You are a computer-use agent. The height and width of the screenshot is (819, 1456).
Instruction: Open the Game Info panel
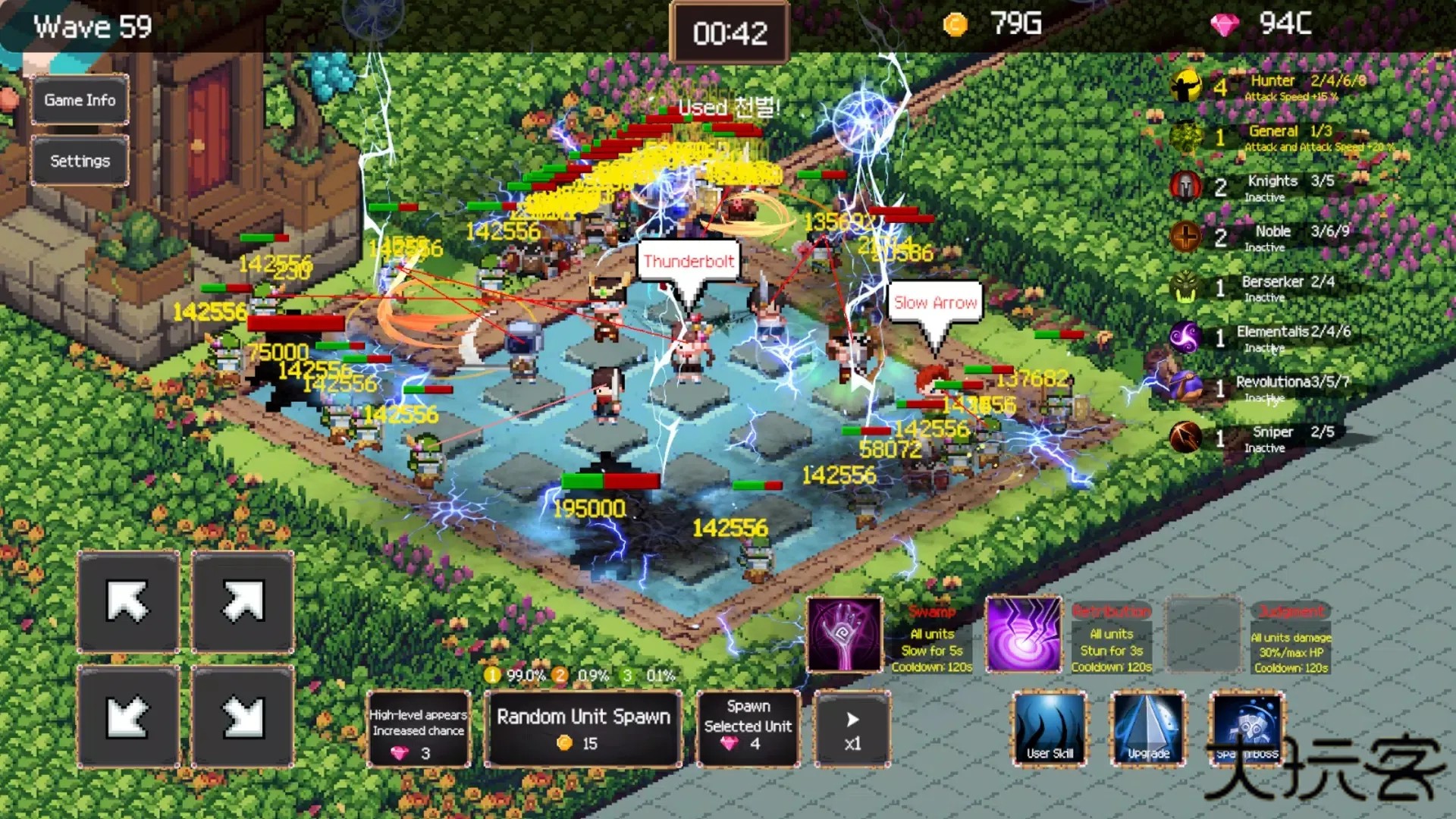click(x=80, y=100)
